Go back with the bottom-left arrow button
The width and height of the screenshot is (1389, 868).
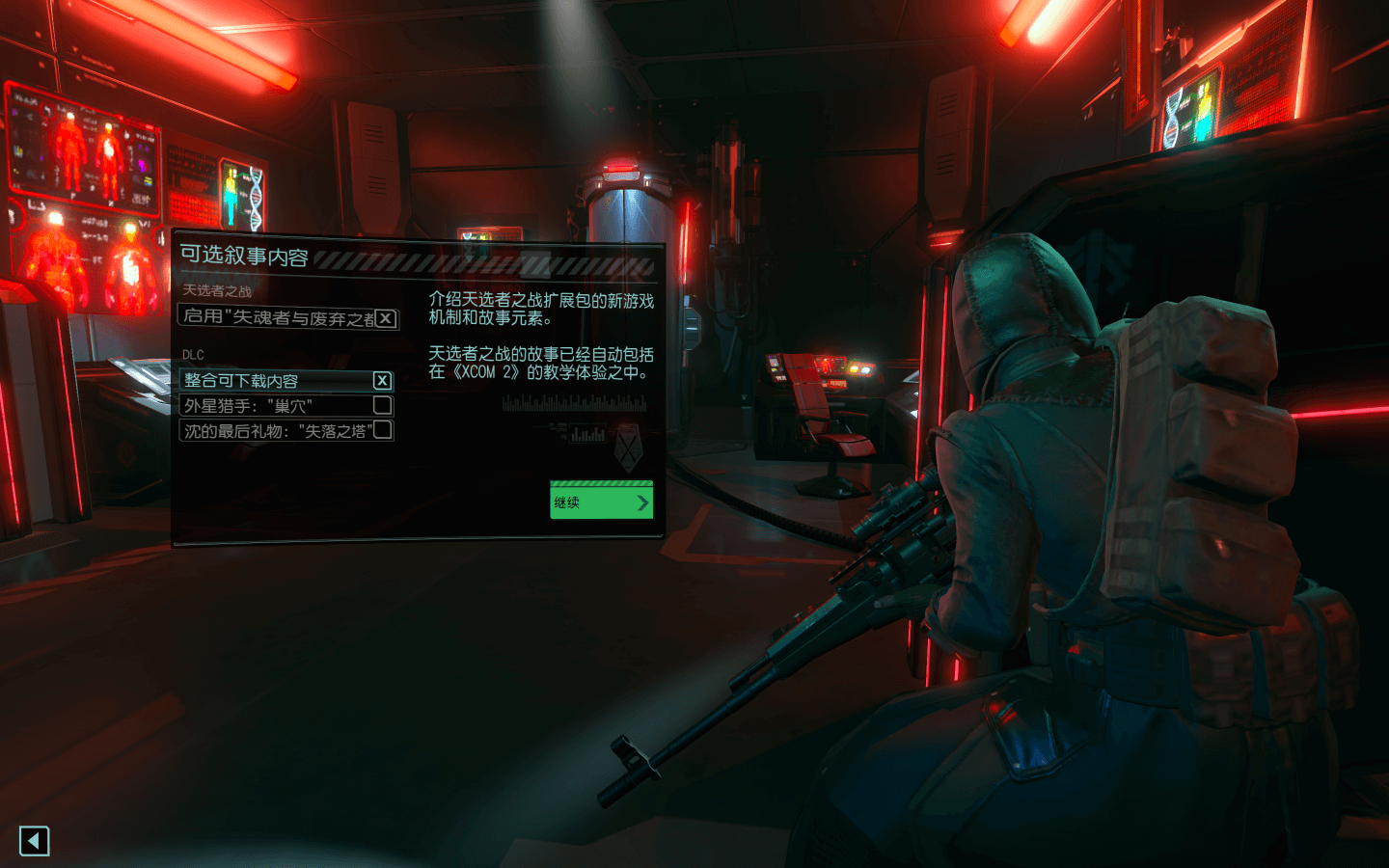coord(34,841)
